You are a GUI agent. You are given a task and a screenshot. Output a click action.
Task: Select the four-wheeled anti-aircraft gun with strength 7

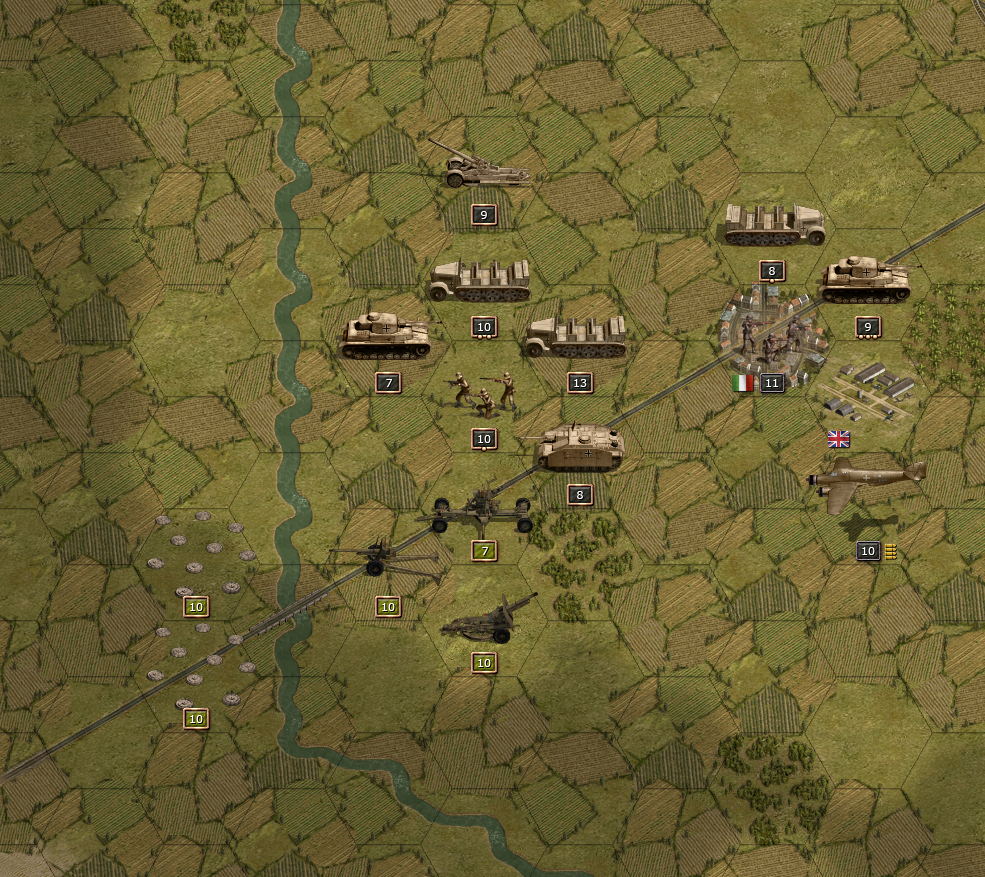(x=482, y=511)
